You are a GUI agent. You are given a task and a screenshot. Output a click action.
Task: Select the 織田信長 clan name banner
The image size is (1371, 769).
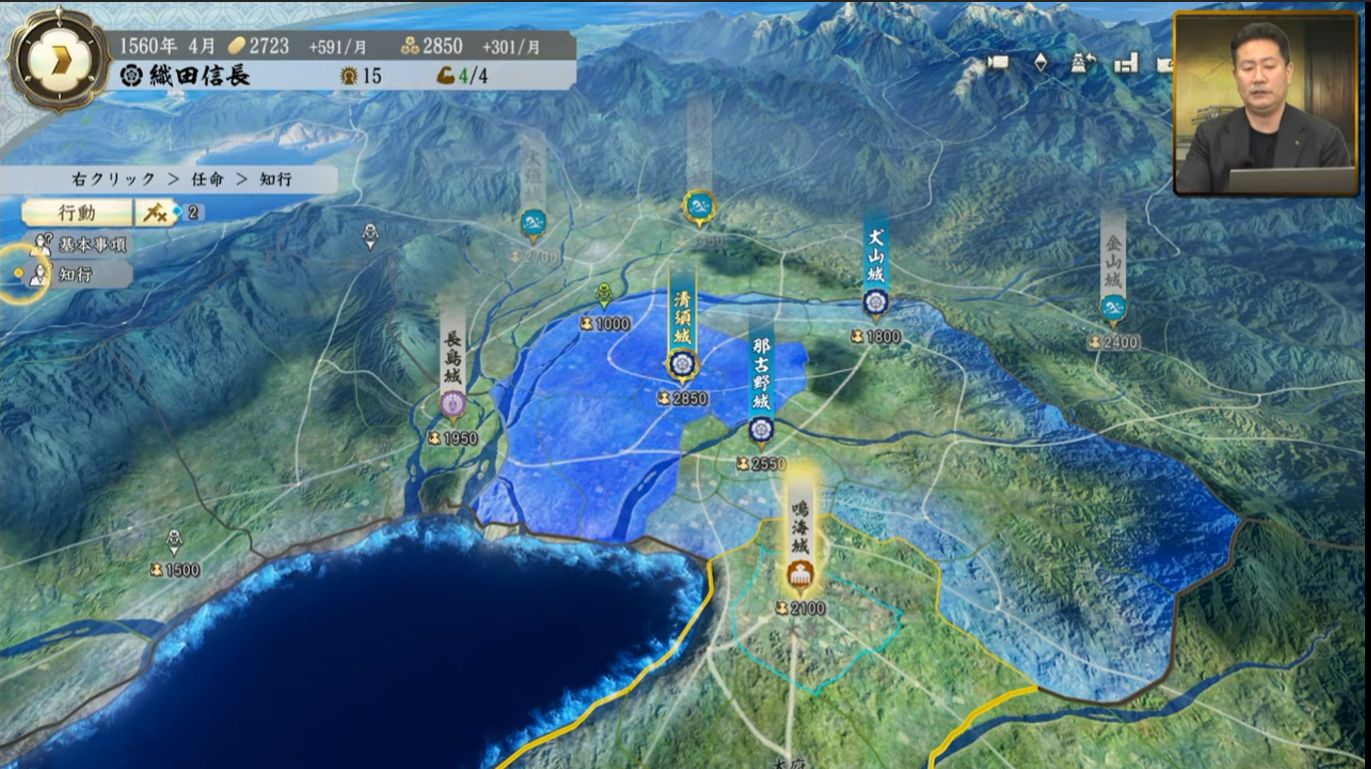[185, 76]
